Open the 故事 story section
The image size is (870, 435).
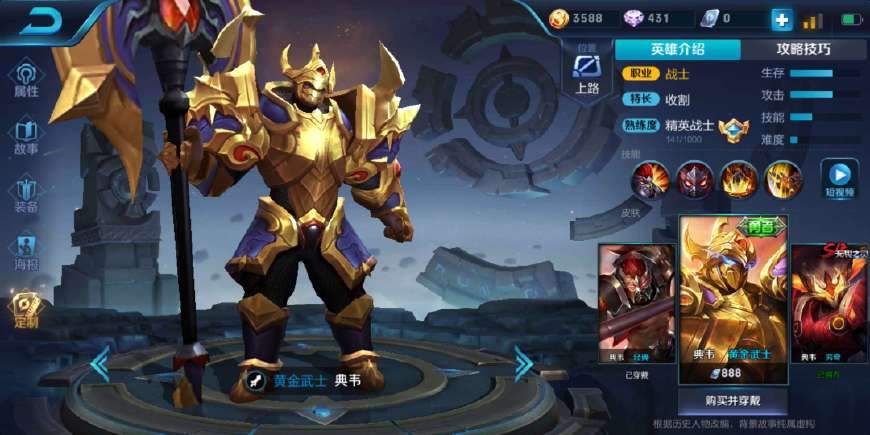[x=26, y=138]
